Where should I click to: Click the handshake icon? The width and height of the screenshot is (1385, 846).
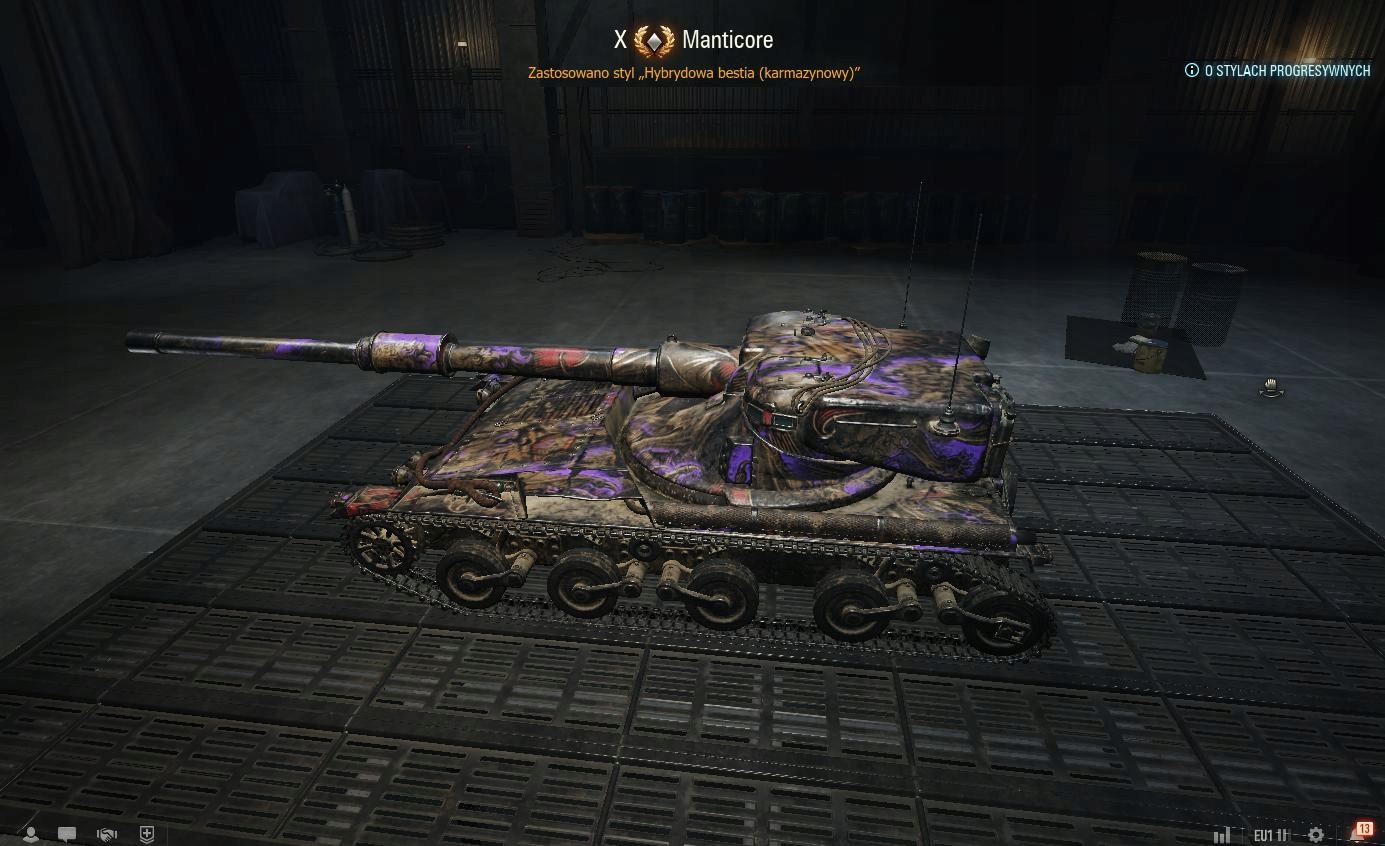pyautogui.click(x=107, y=833)
